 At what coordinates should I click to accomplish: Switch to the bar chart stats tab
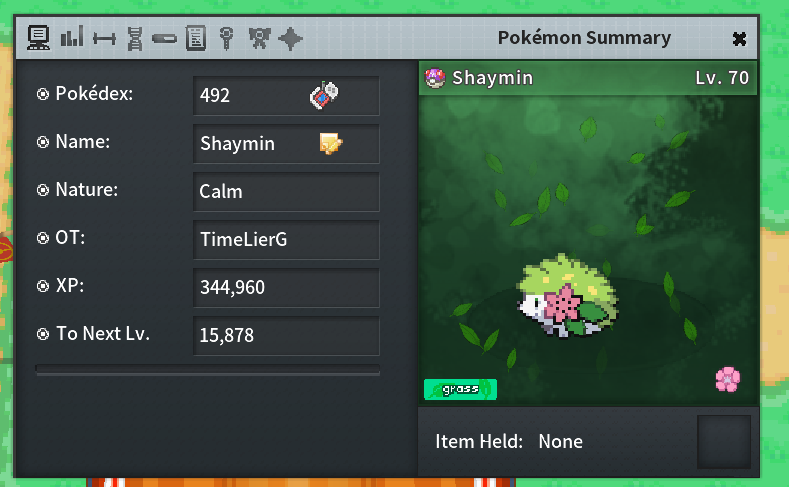(71, 38)
